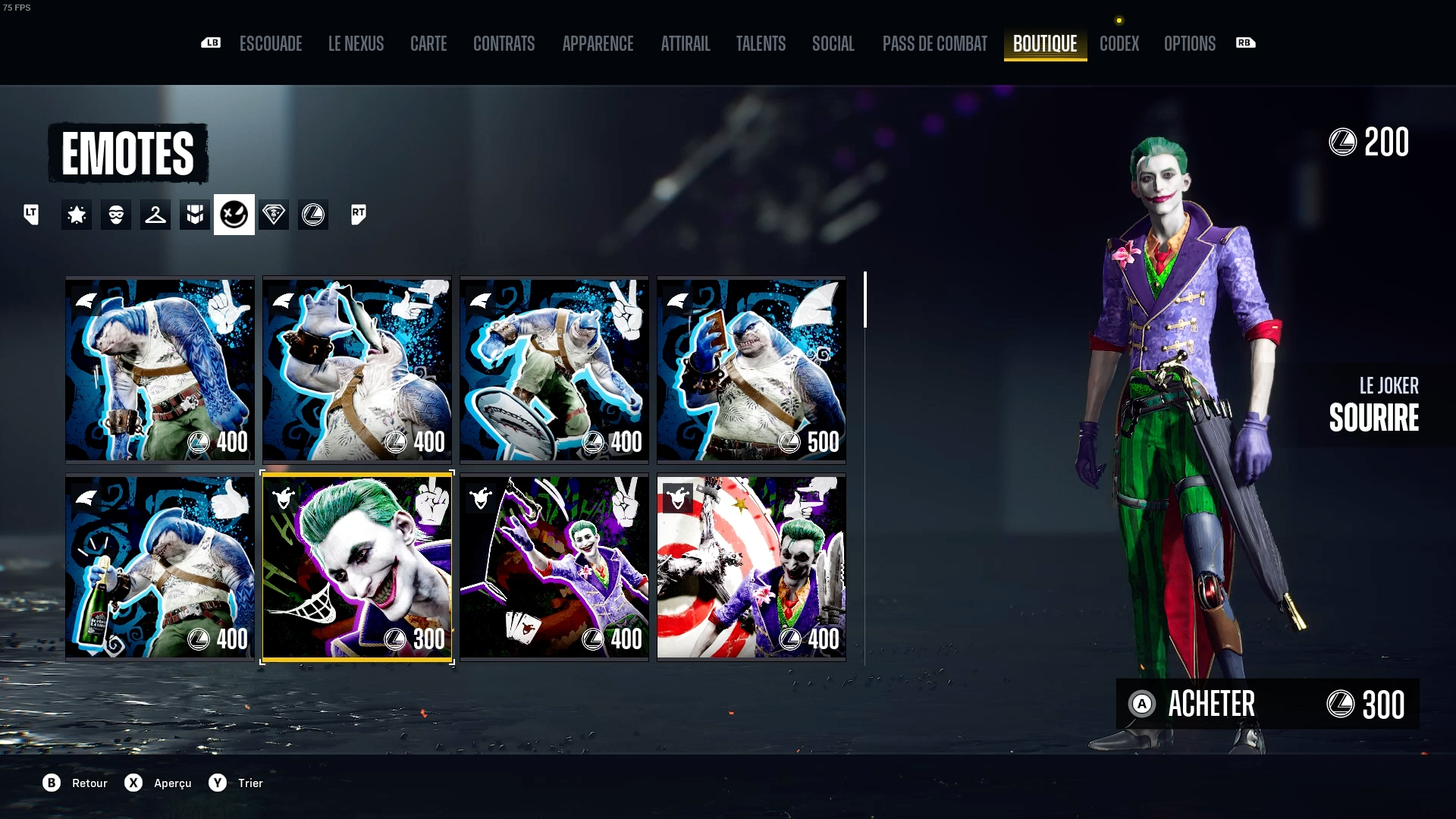Choose the Joker playing cards emote
Viewport: 1456px width, 819px height.
pyautogui.click(x=554, y=566)
